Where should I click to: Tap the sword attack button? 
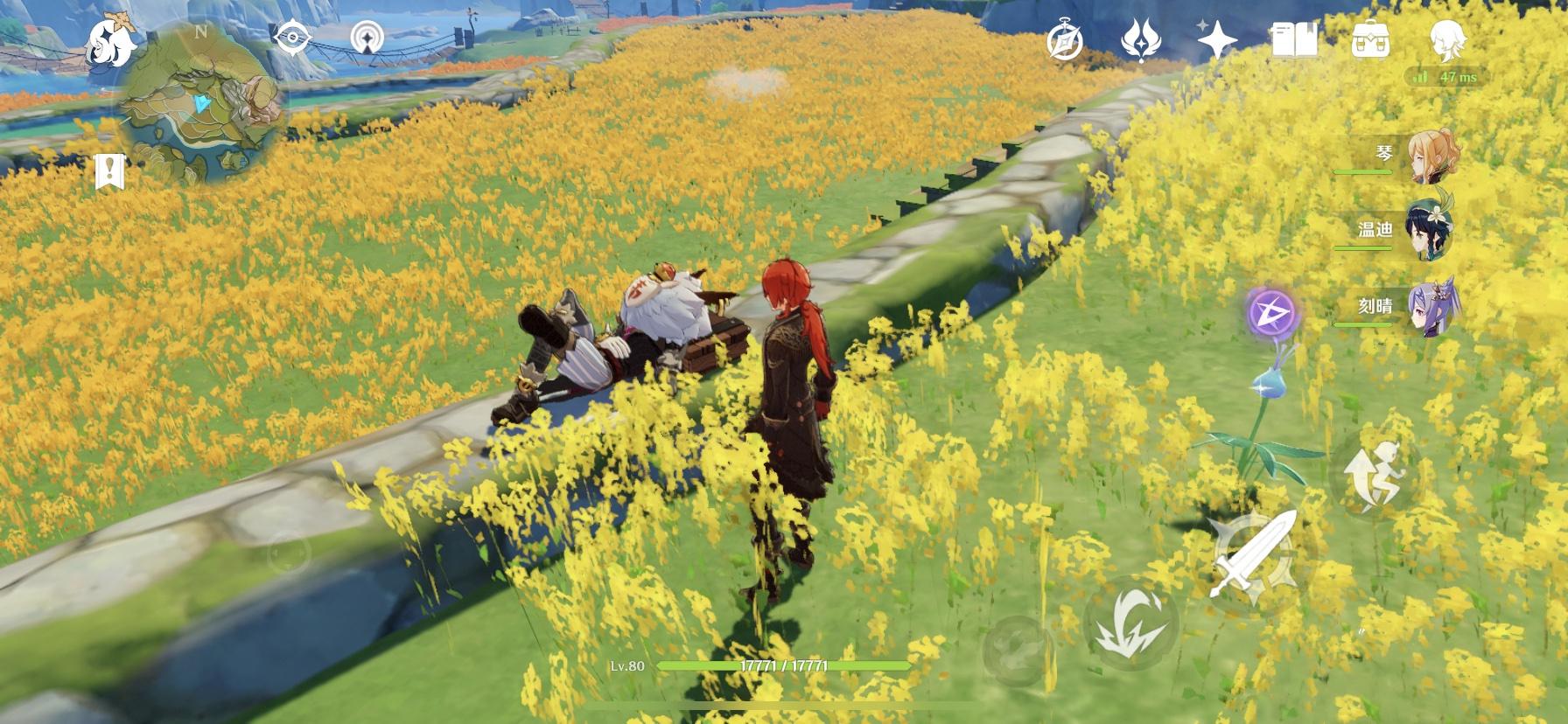click(1253, 557)
